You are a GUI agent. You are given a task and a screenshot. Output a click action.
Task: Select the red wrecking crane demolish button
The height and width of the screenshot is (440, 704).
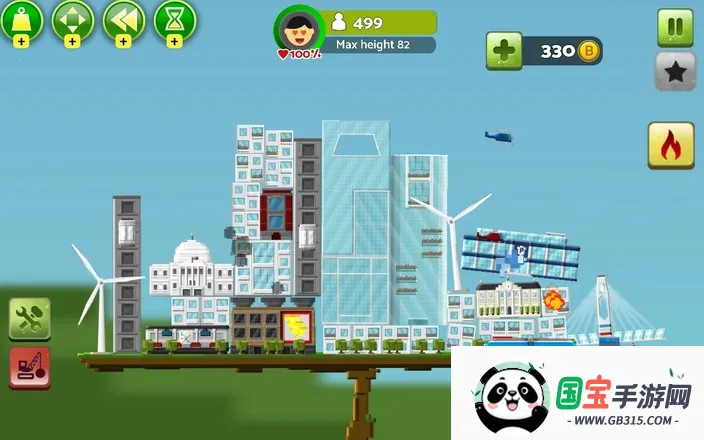30,367
